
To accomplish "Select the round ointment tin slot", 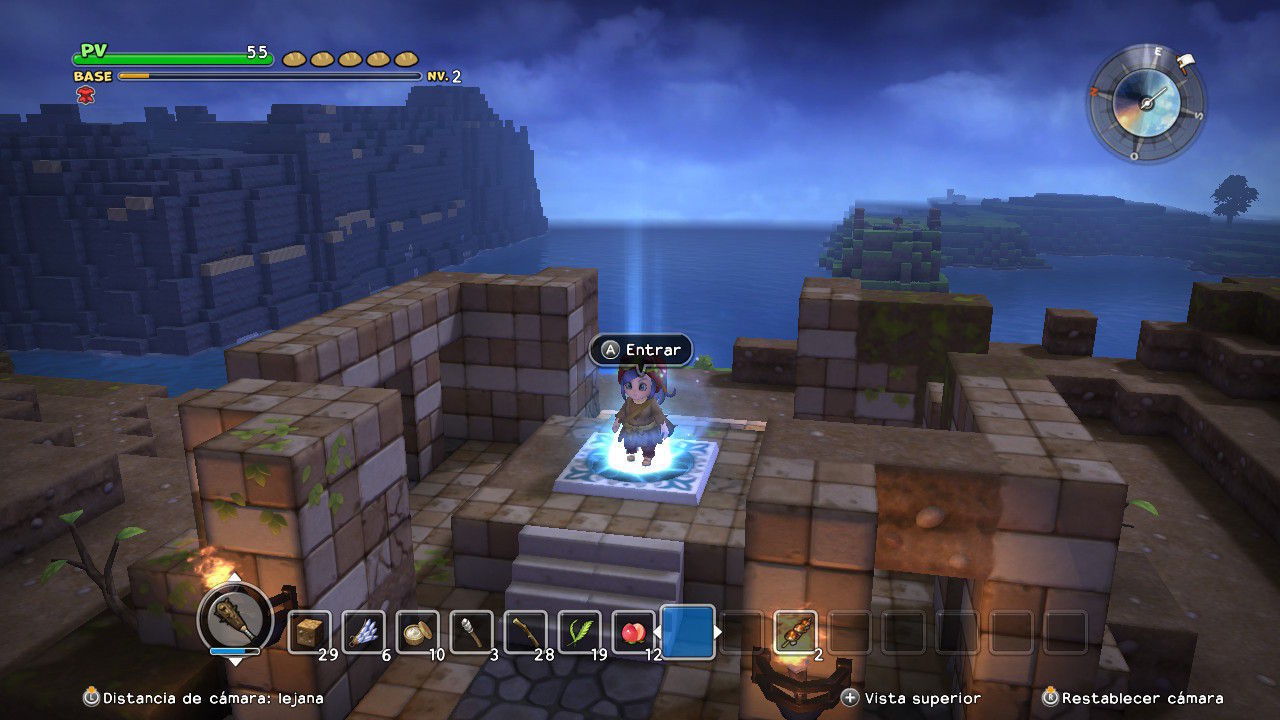I will [417, 632].
